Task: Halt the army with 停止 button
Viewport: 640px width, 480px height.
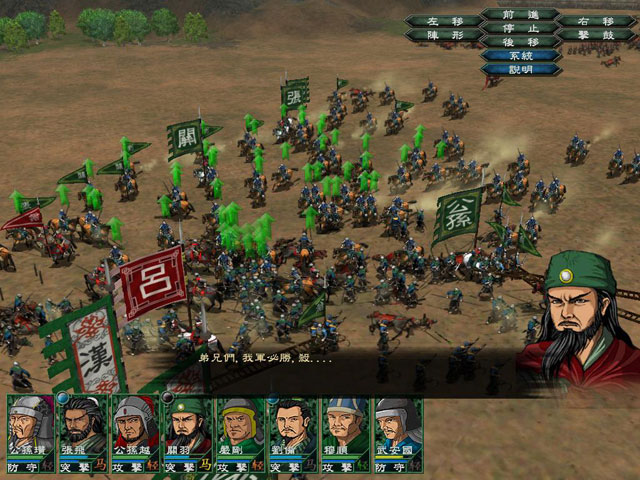Action: pos(520,28)
